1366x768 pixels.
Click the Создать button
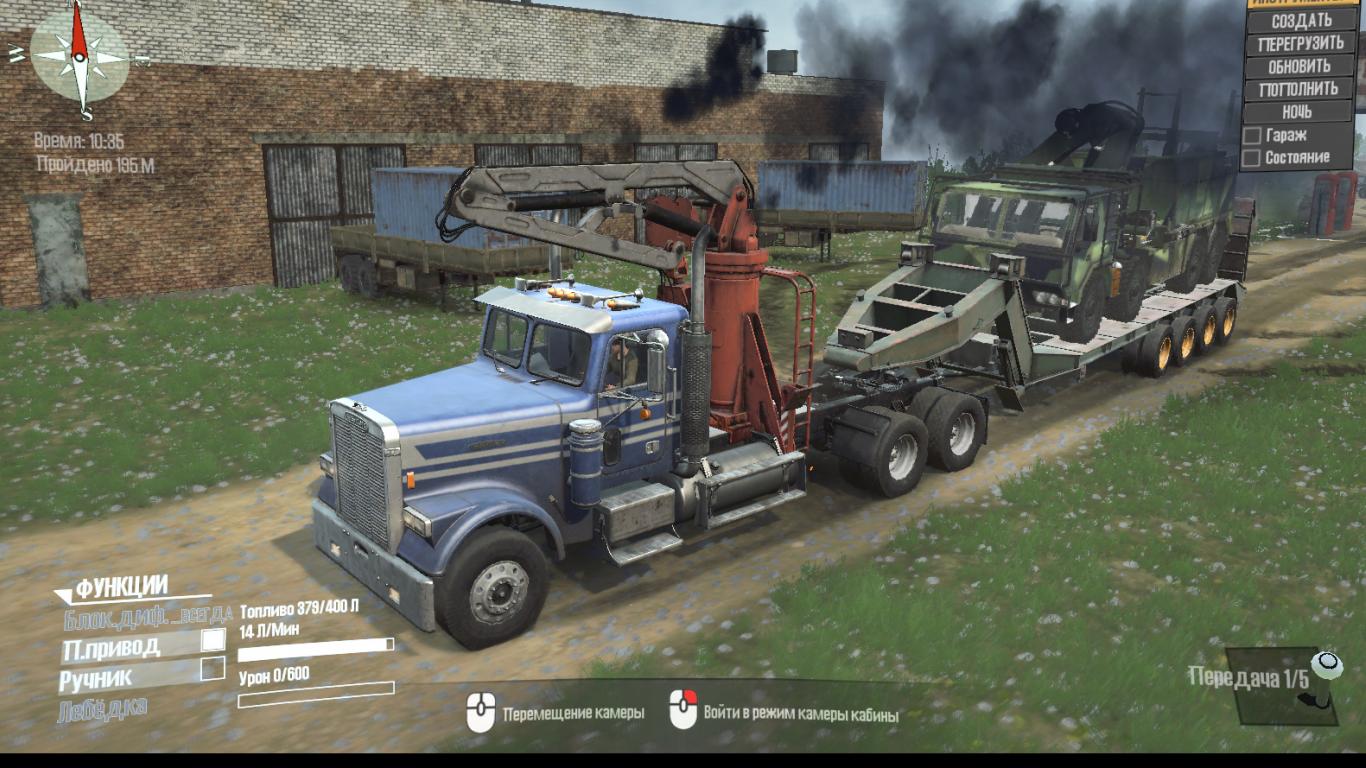pyautogui.click(x=1300, y=20)
